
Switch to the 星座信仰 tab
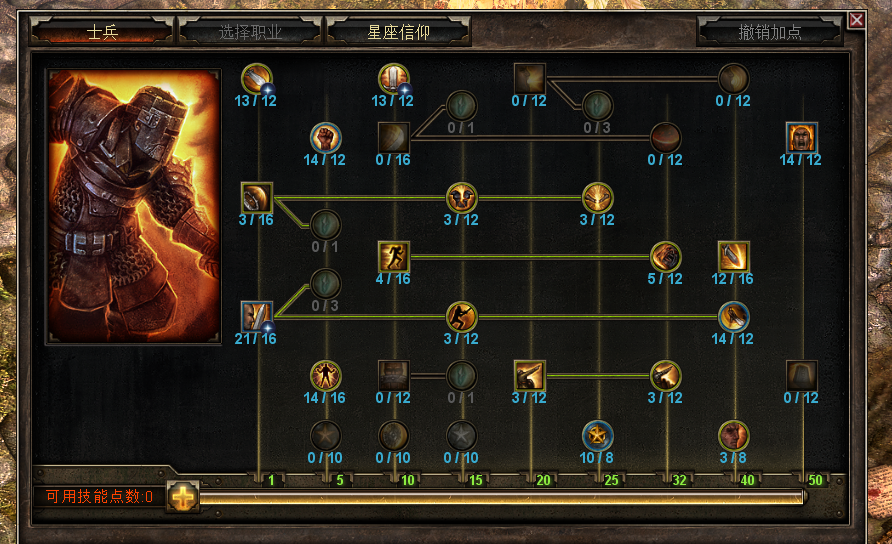[398, 31]
